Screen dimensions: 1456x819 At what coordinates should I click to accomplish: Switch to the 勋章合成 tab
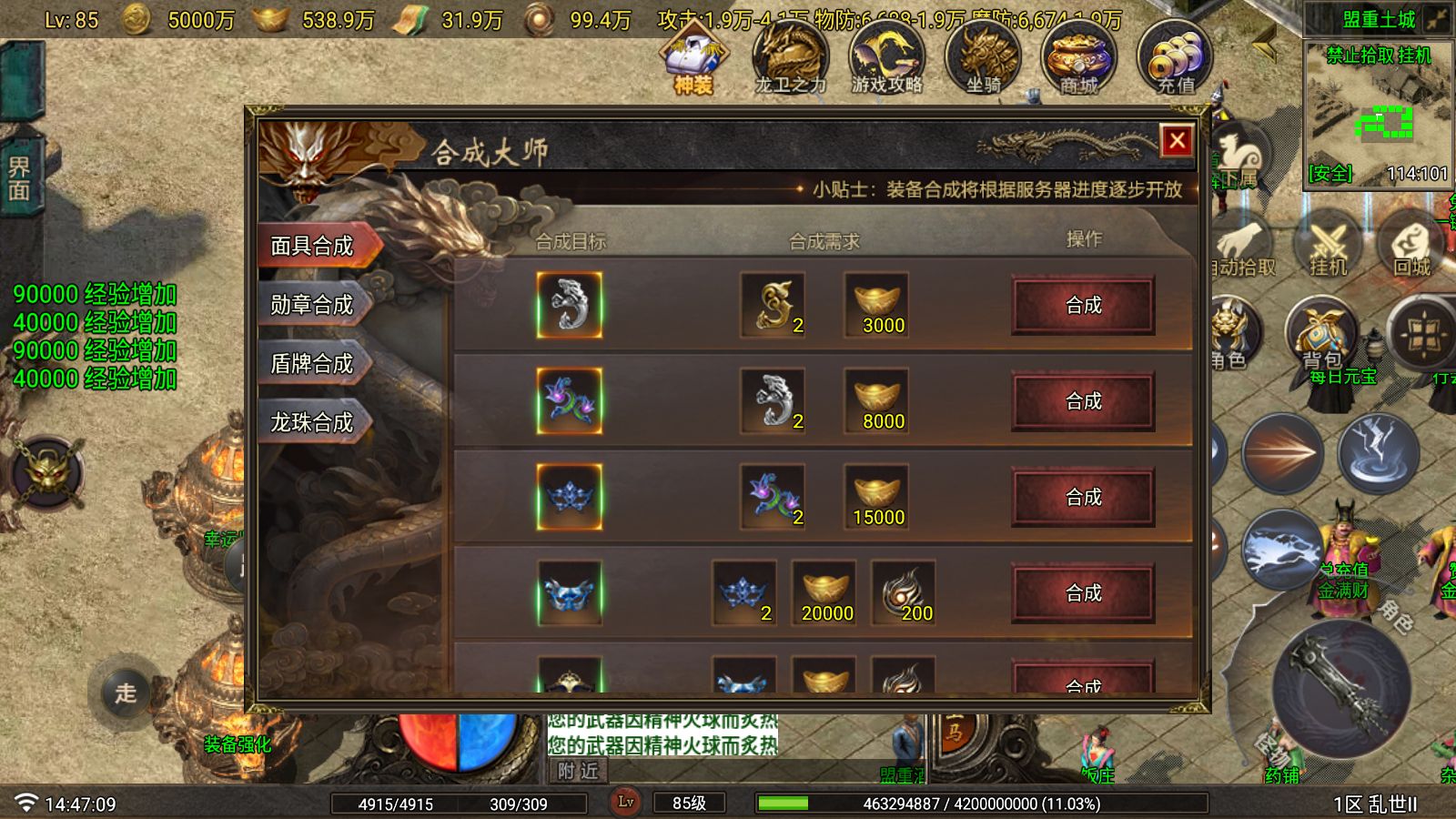(314, 304)
